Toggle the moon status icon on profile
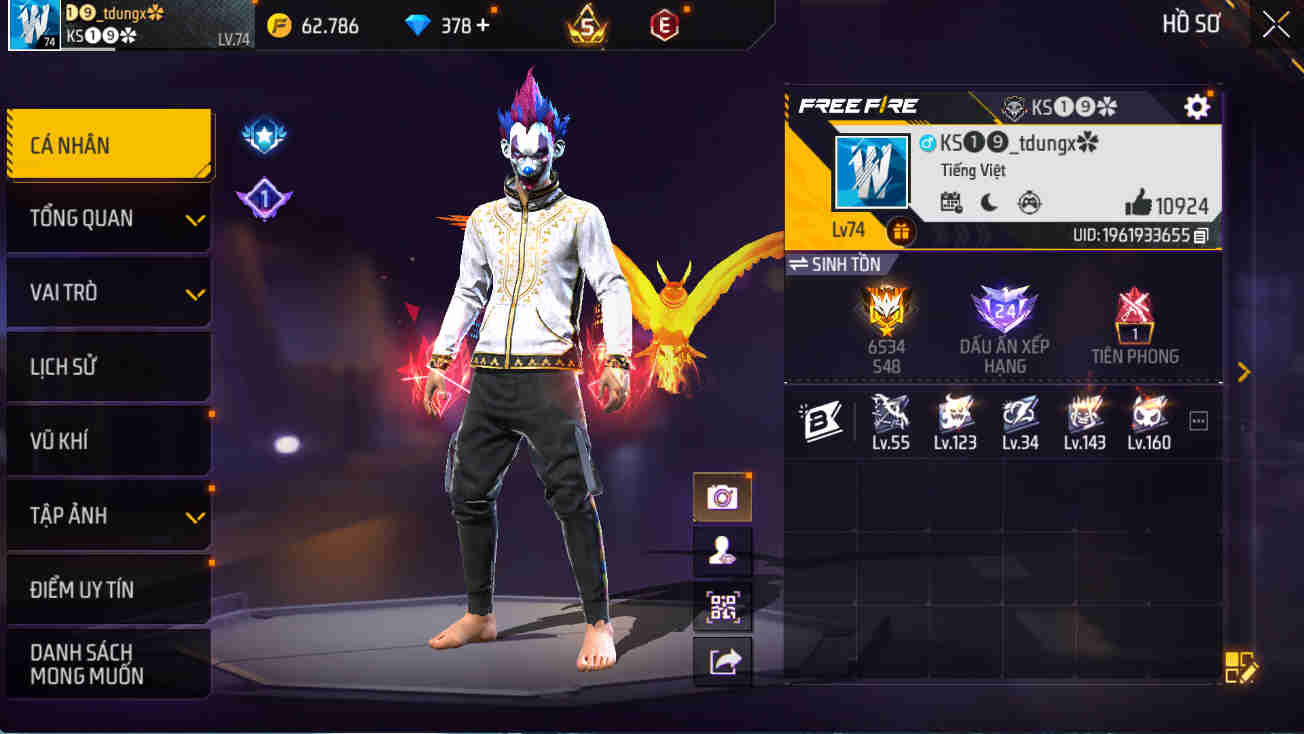The width and height of the screenshot is (1304, 734). pyautogui.click(x=987, y=203)
